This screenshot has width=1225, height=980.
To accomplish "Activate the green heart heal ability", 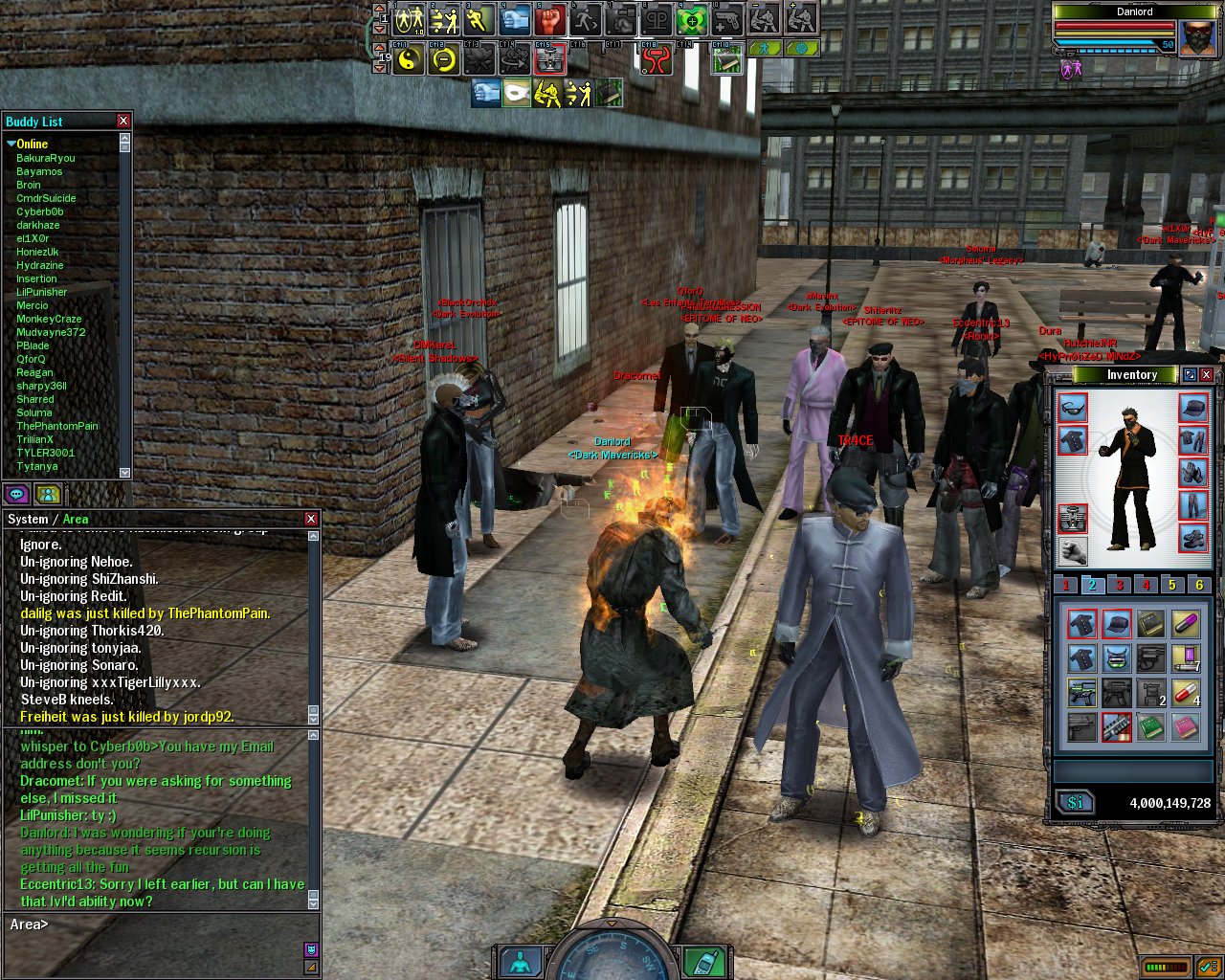I will point(691,19).
